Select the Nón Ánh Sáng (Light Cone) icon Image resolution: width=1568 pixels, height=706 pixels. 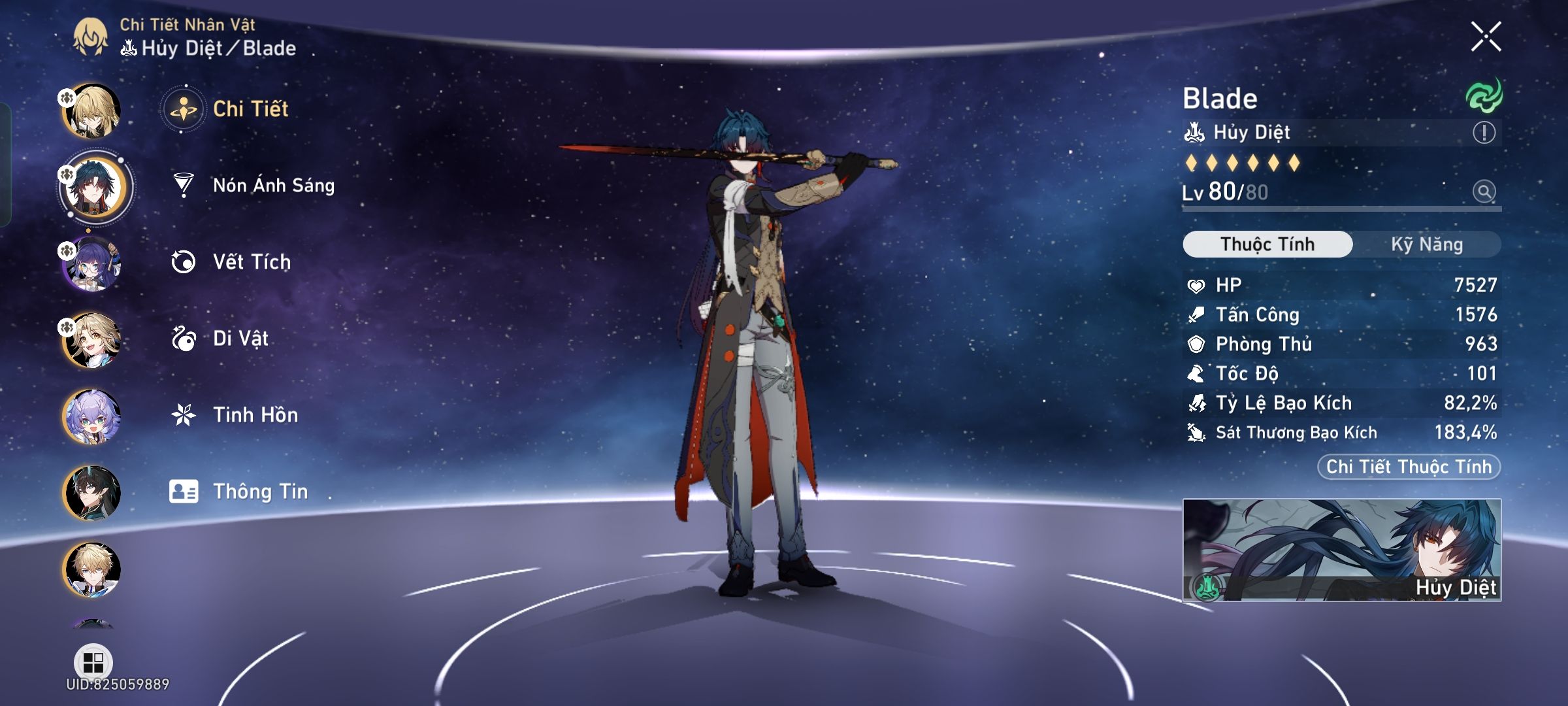coord(185,186)
